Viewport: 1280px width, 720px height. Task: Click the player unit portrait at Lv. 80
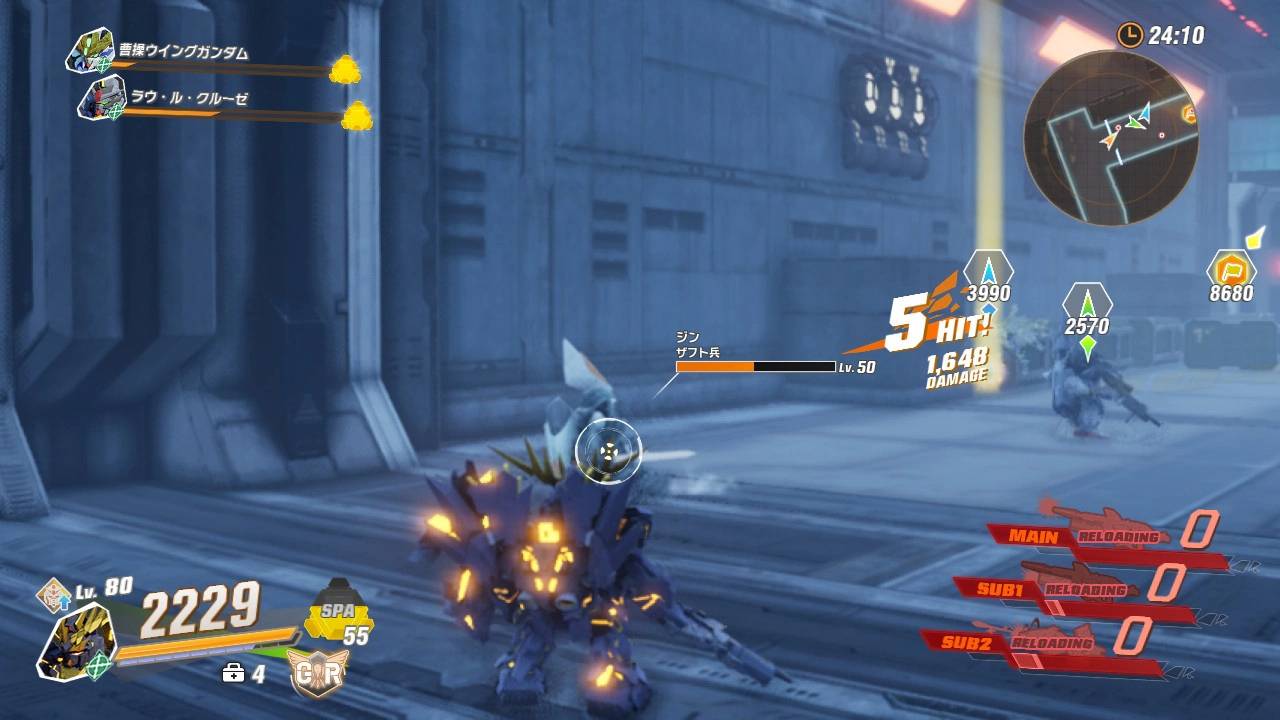click(x=77, y=642)
